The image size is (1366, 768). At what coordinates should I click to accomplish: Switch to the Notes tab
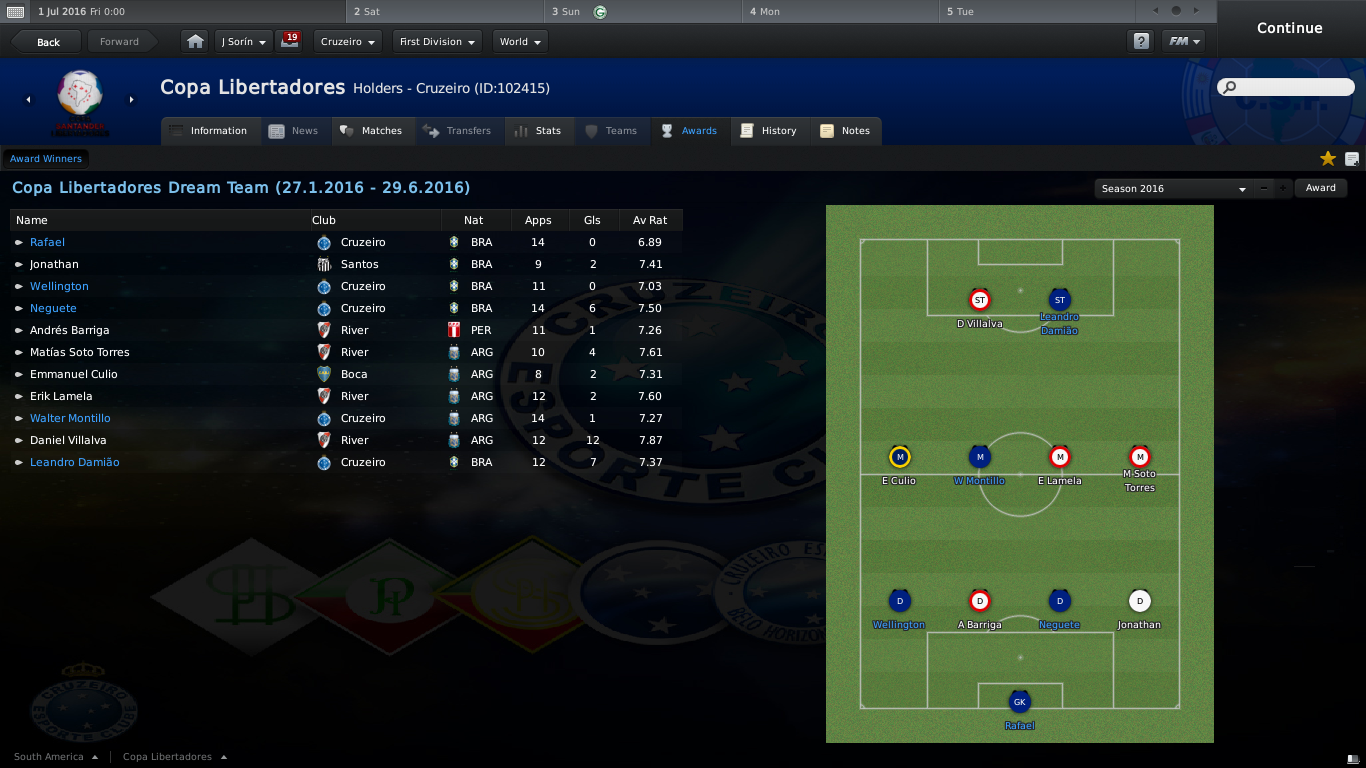pos(845,131)
